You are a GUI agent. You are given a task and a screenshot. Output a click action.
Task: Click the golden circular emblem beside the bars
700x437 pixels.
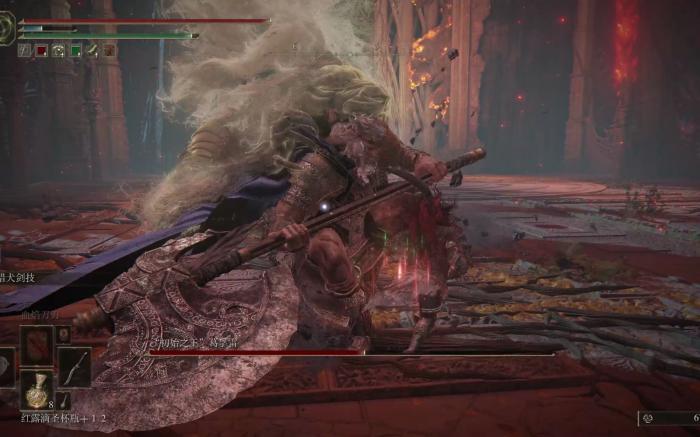pos(9,29)
